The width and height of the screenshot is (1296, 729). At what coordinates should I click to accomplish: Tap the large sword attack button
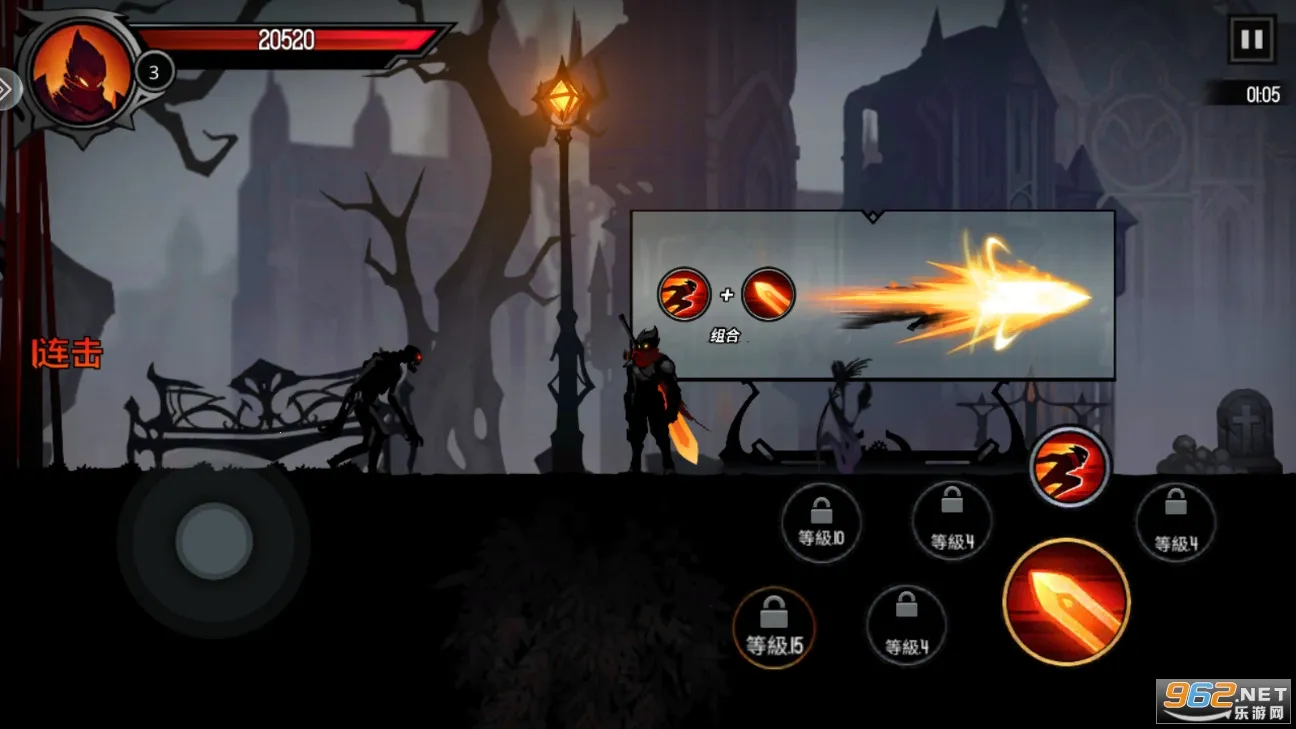1066,602
